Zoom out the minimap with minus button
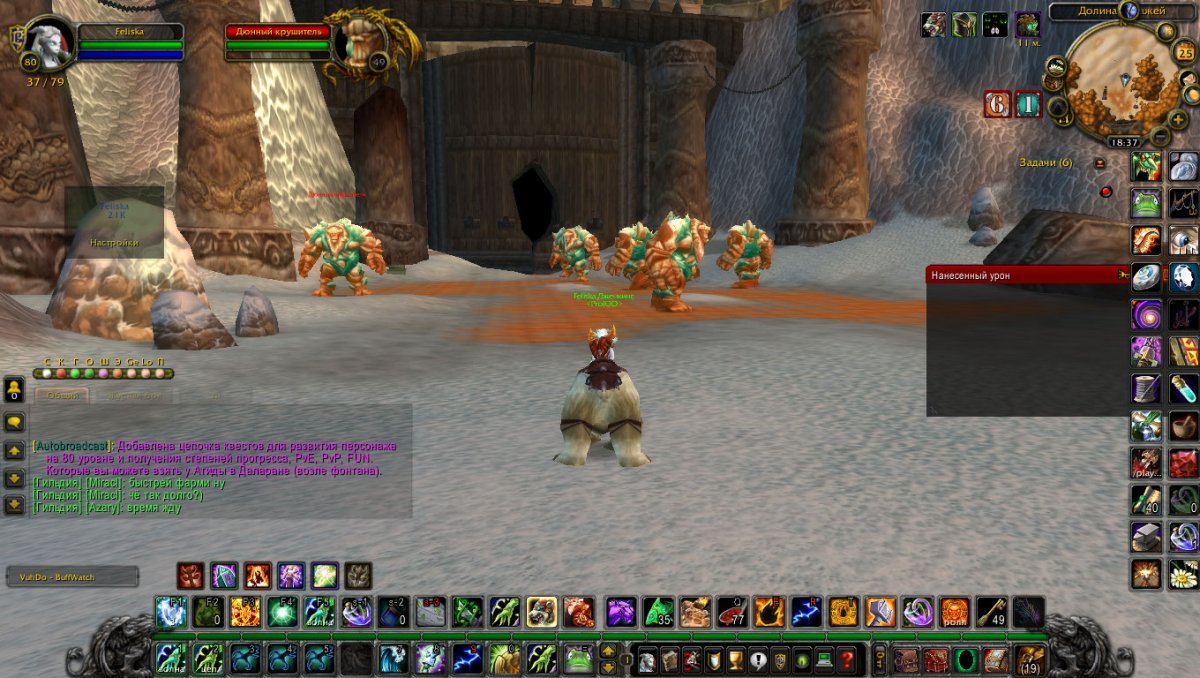Screen dimensions: 1200x678 (x=1160, y=135)
